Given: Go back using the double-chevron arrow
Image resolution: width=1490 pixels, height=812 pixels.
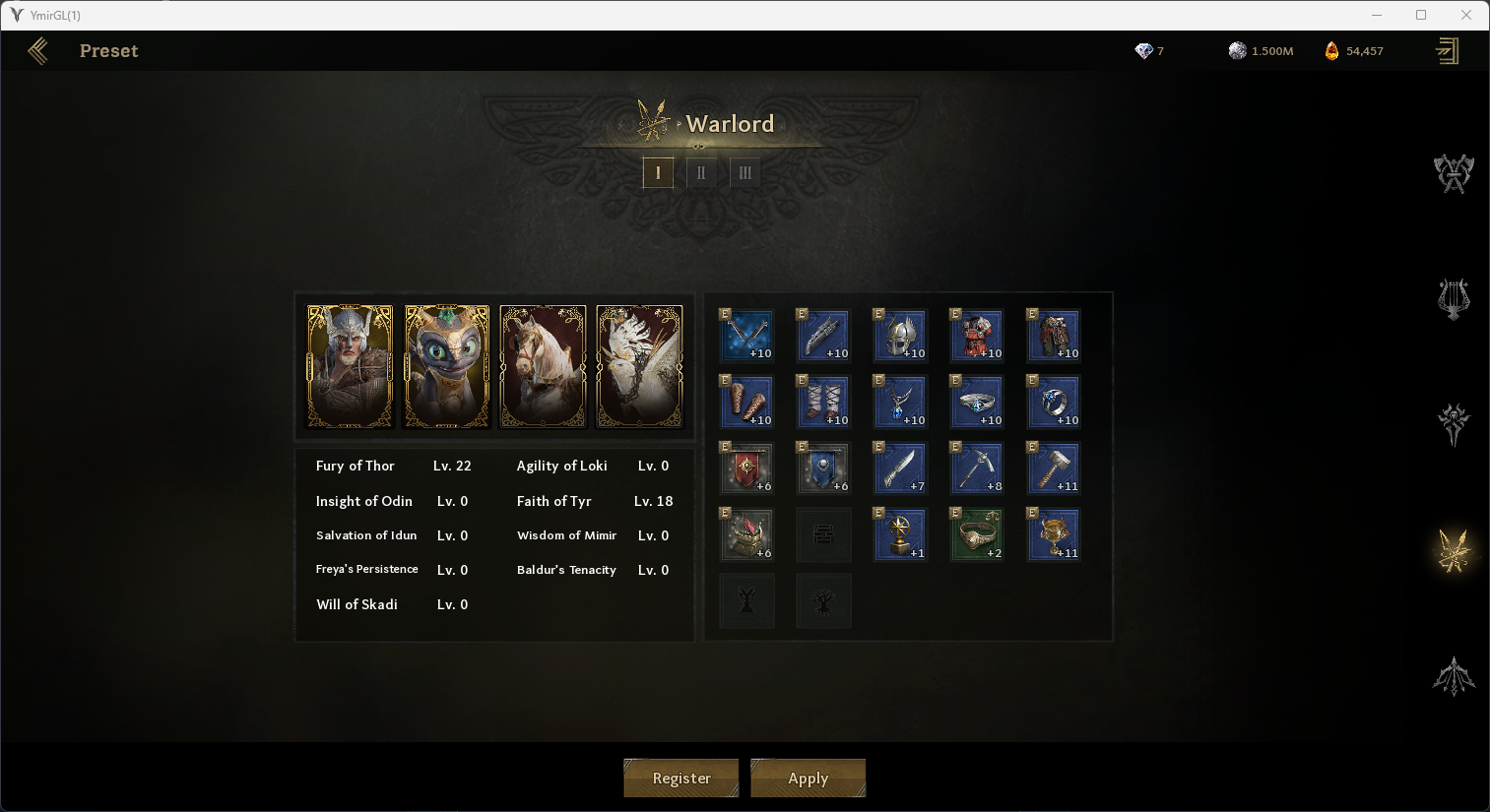Looking at the screenshot, I should [x=38, y=51].
